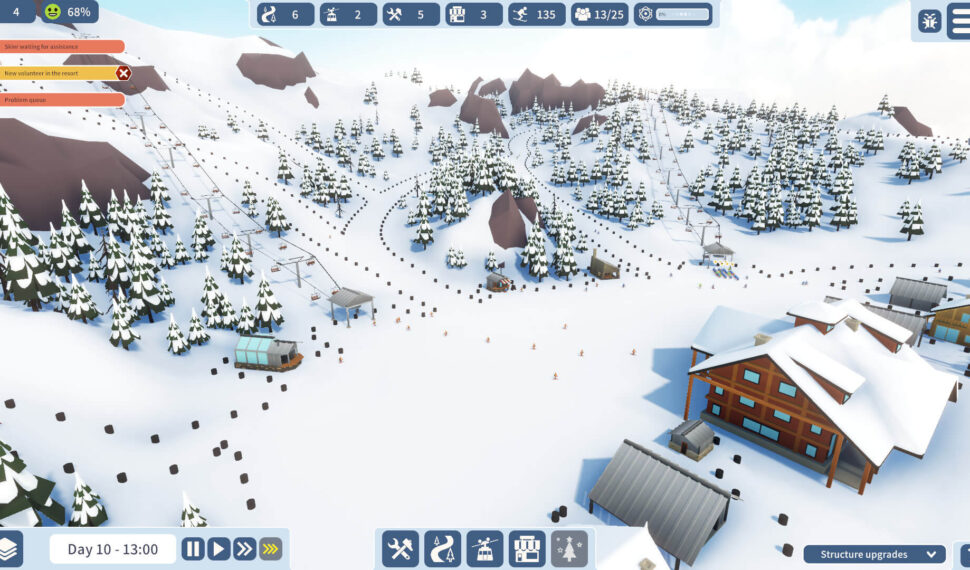Set game speed to normal play
Image resolution: width=970 pixels, height=570 pixels.
point(219,549)
